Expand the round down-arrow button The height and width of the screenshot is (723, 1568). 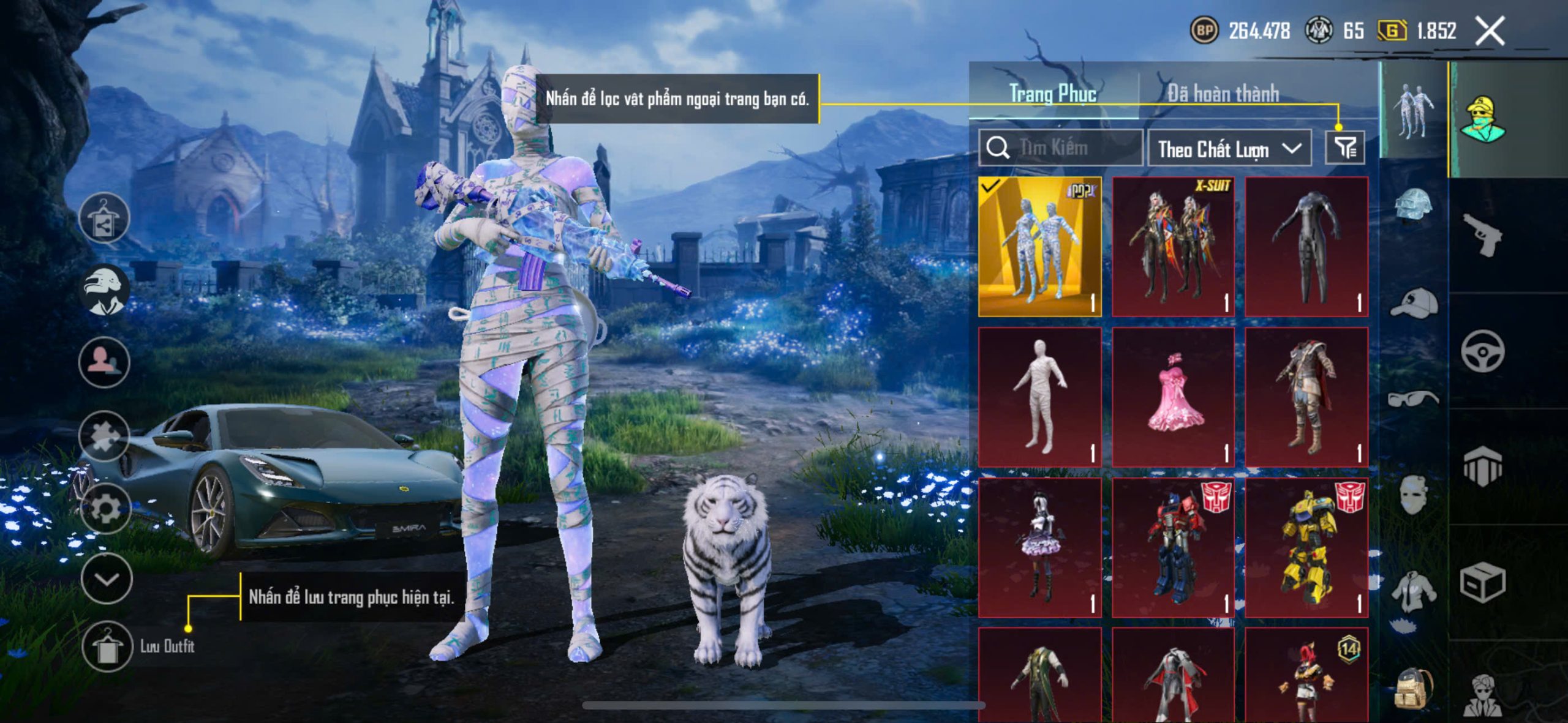pos(107,579)
